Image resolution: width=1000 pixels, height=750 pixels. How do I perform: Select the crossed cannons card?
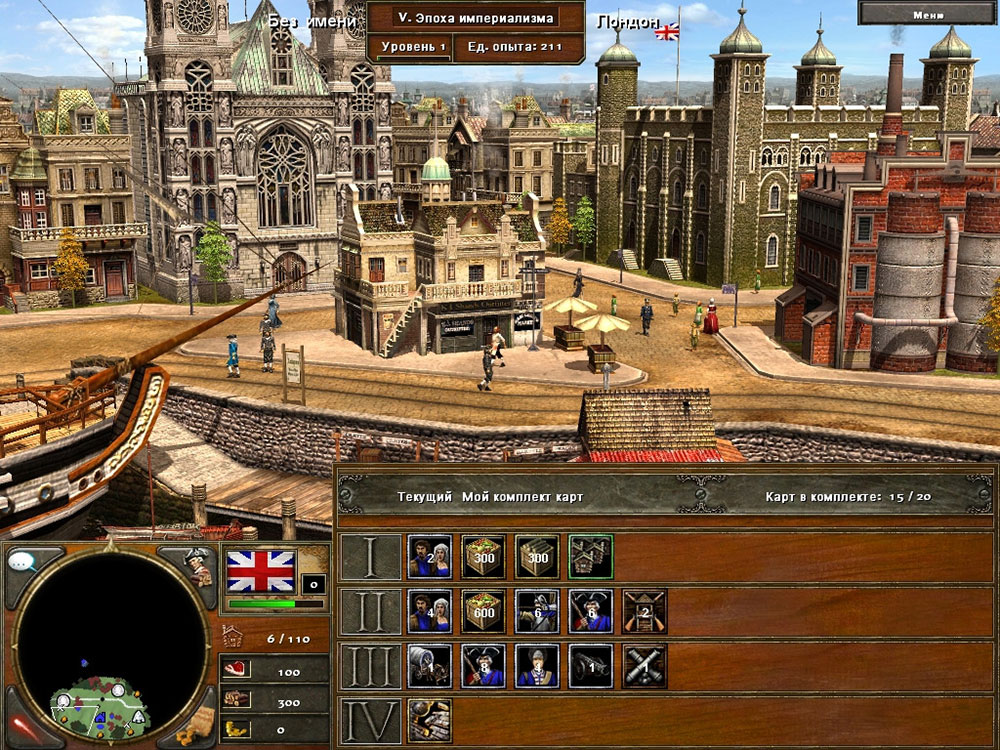(x=645, y=666)
